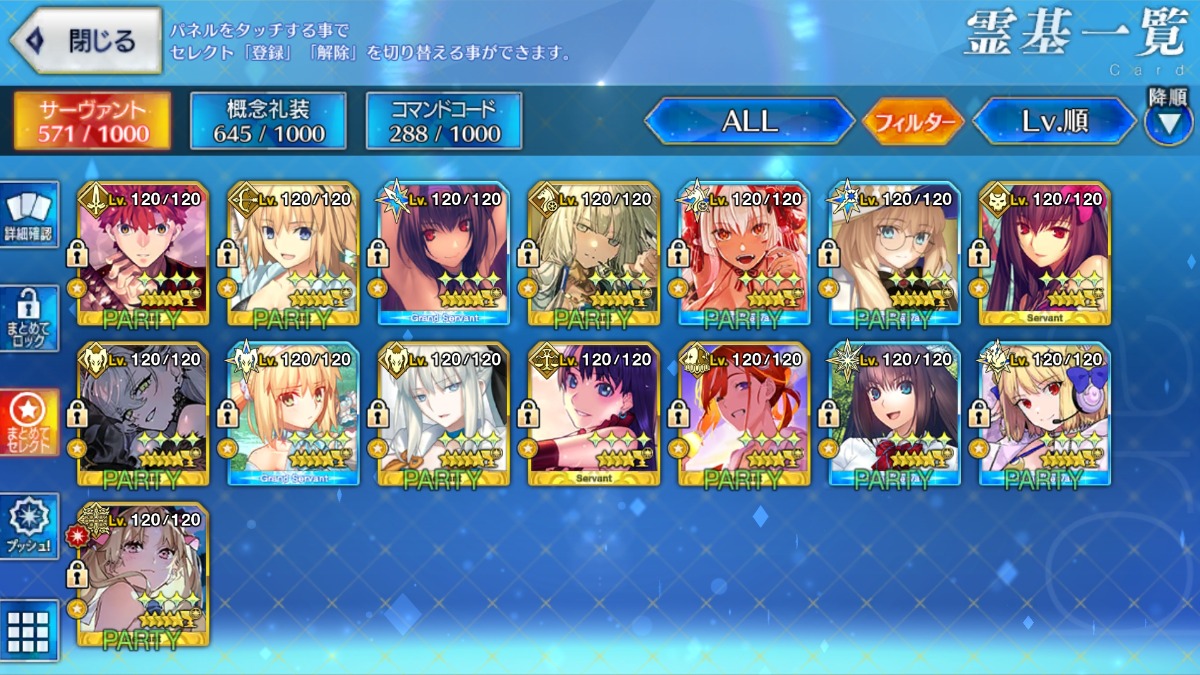Select the orange-haired servant card
This screenshot has width=1200, height=675.
744,414
